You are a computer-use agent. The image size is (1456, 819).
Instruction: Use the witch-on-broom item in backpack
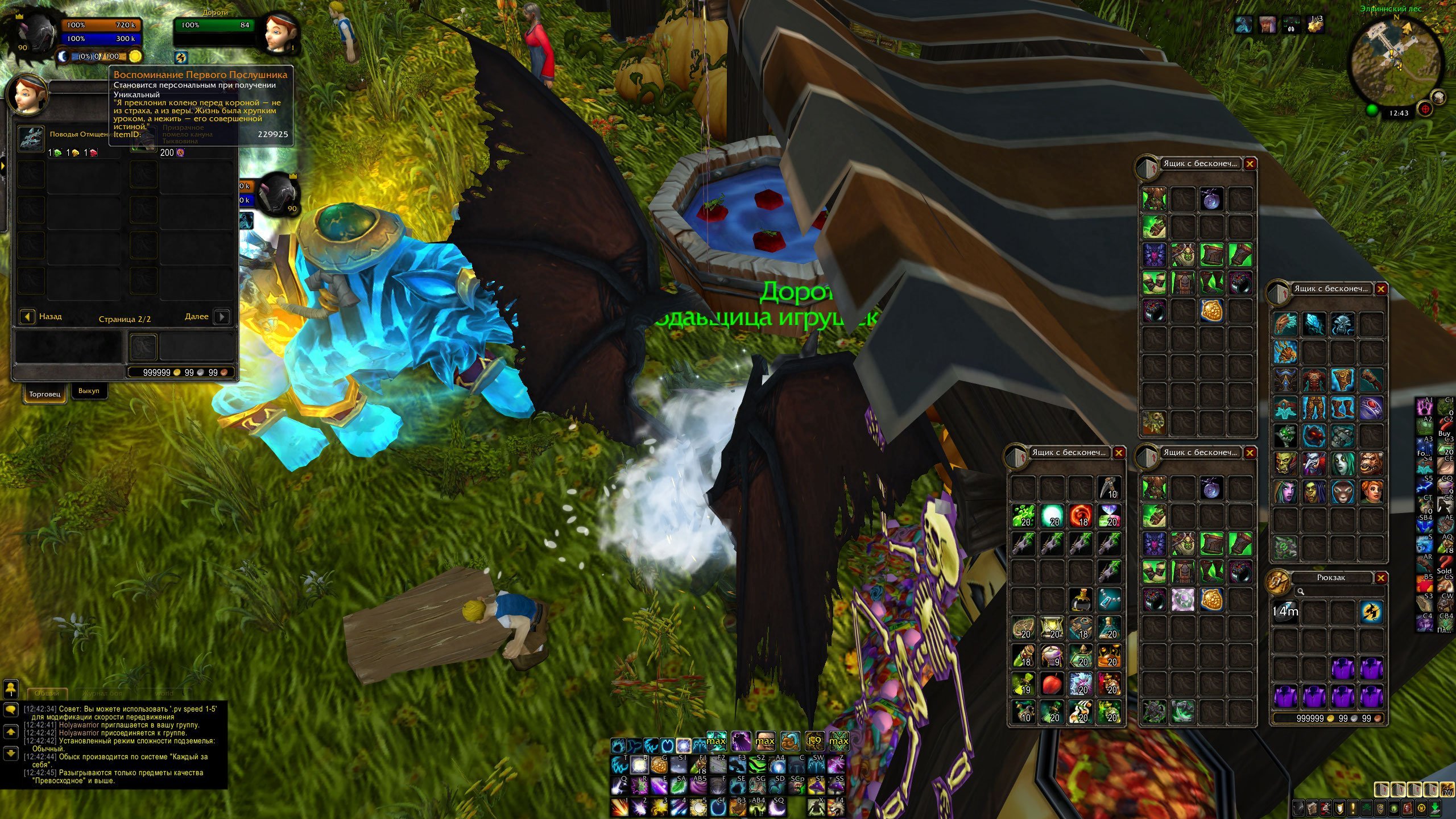click(x=1371, y=613)
